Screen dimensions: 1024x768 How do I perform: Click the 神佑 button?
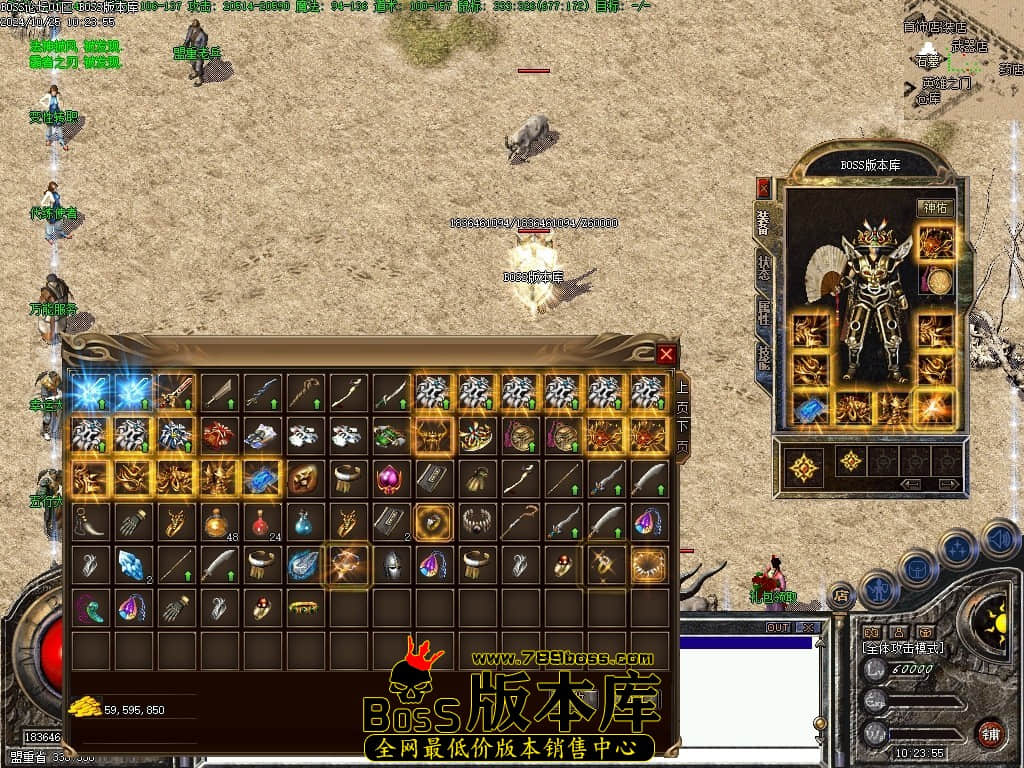[x=935, y=208]
